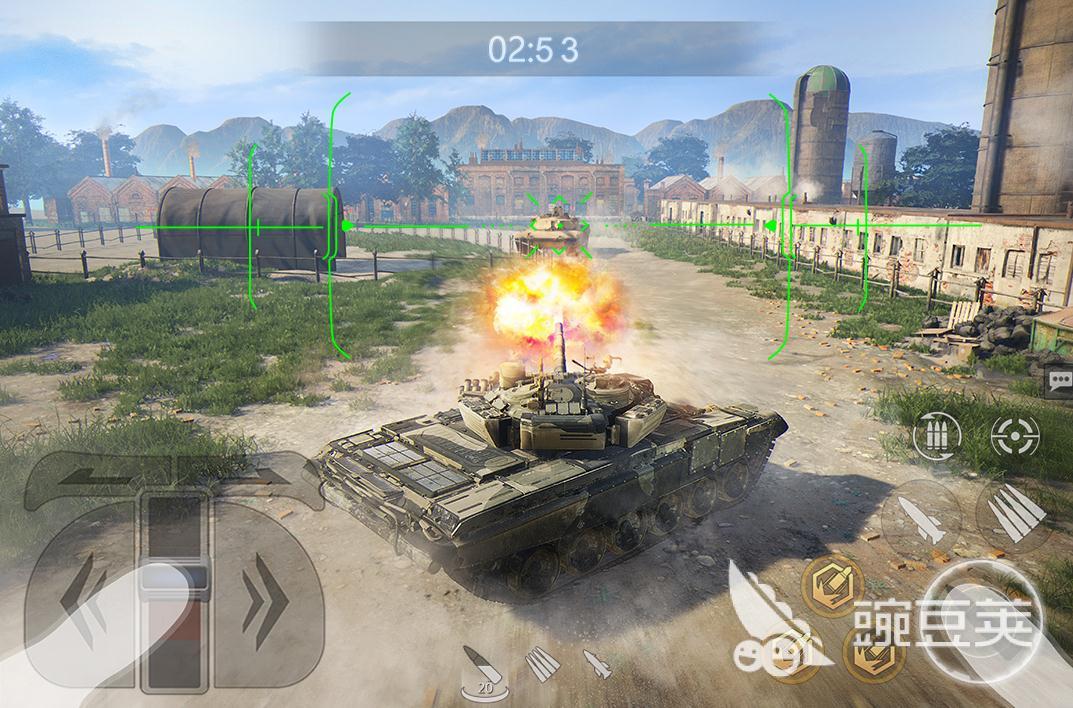This screenshot has width=1073, height=708.
Task: Steer right with the right chevron pad
Action: [x=264, y=603]
